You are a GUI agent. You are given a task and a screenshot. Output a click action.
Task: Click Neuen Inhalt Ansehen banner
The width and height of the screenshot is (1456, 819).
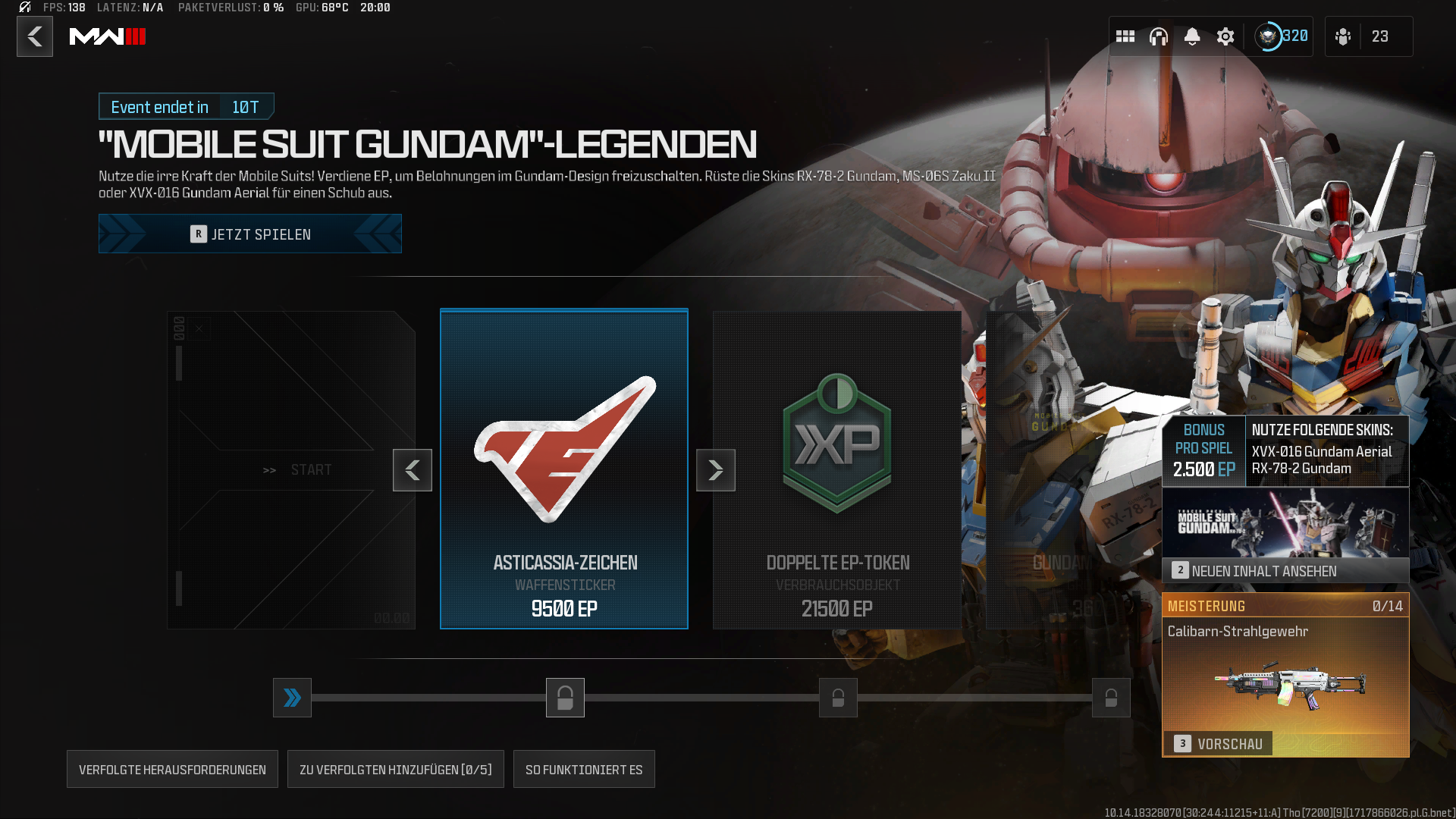[1285, 570]
